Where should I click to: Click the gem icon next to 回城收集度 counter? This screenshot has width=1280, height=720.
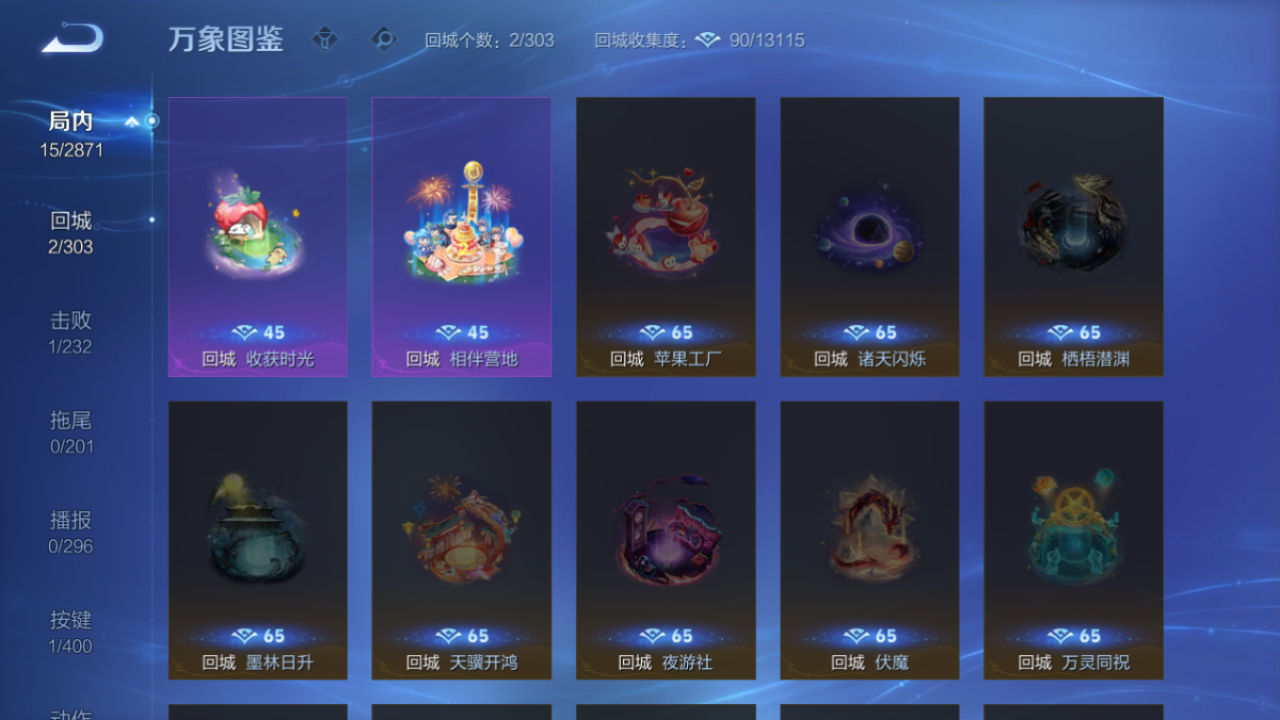(709, 41)
